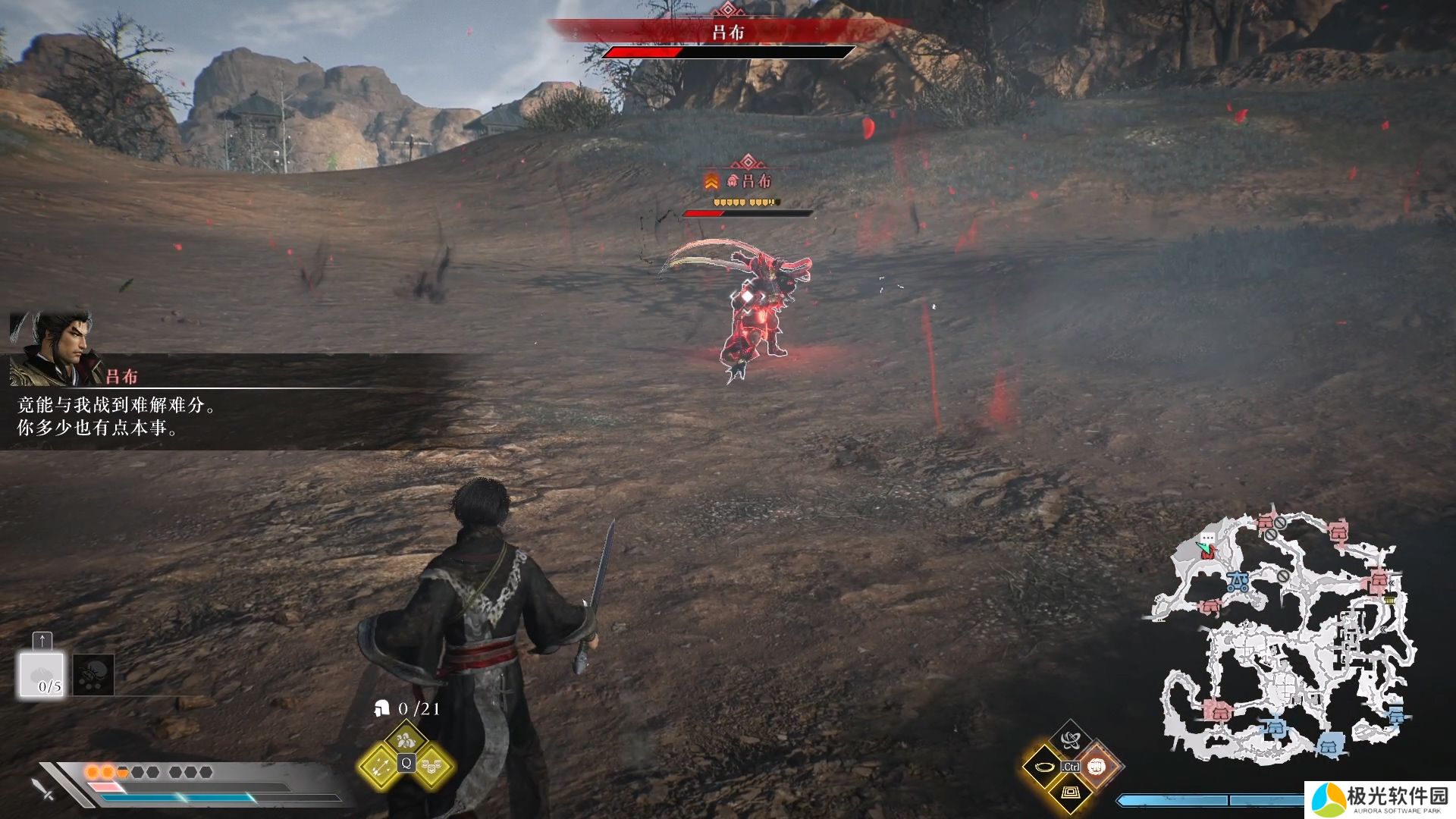This screenshot has width=1456, height=819.
Task: Use the fist strike battle art
Action: [1097, 767]
